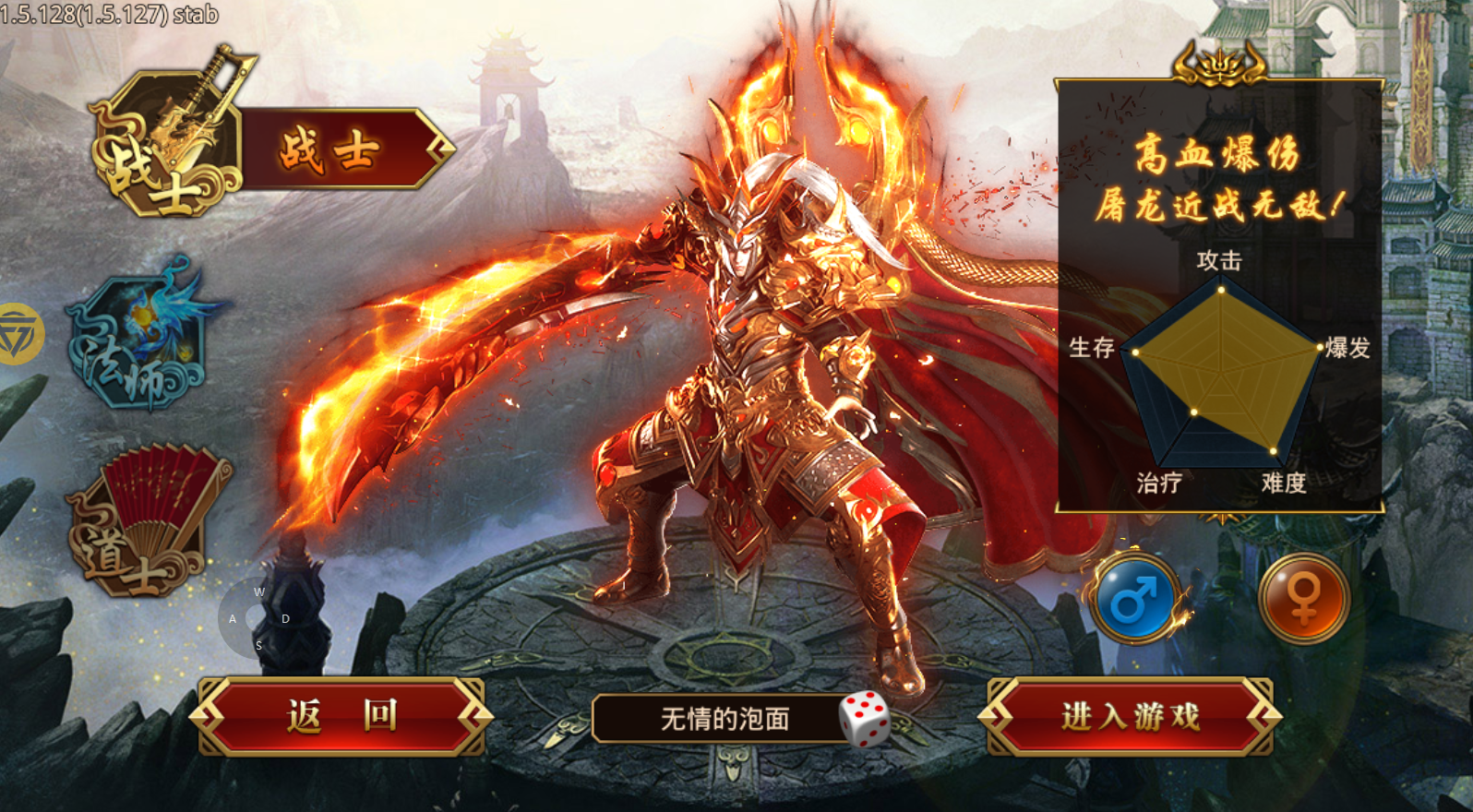Select the male gender icon
Image resolution: width=1473 pixels, height=812 pixels.
coord(1134,600)
